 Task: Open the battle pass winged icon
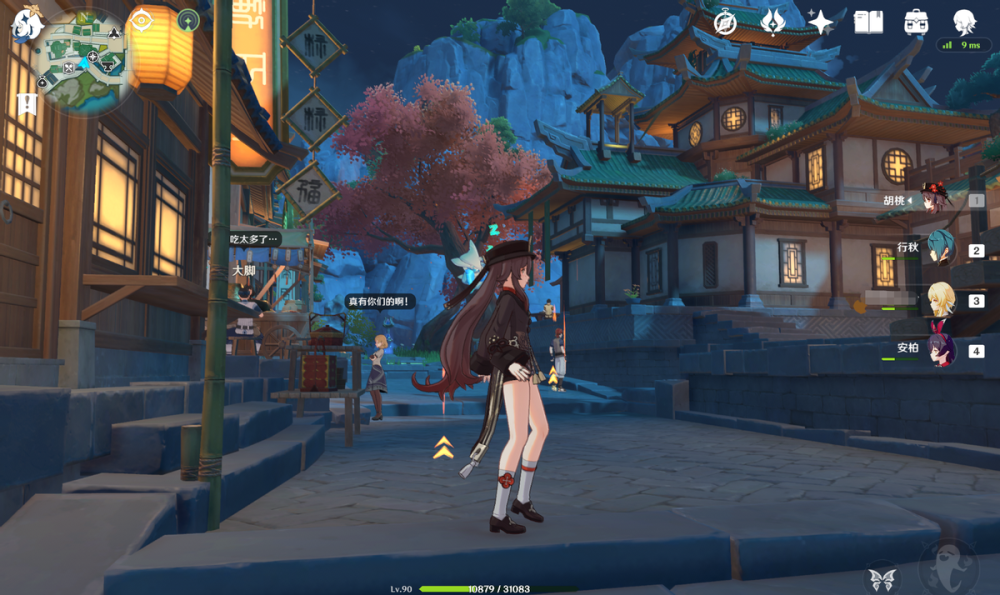click(773, 22)
